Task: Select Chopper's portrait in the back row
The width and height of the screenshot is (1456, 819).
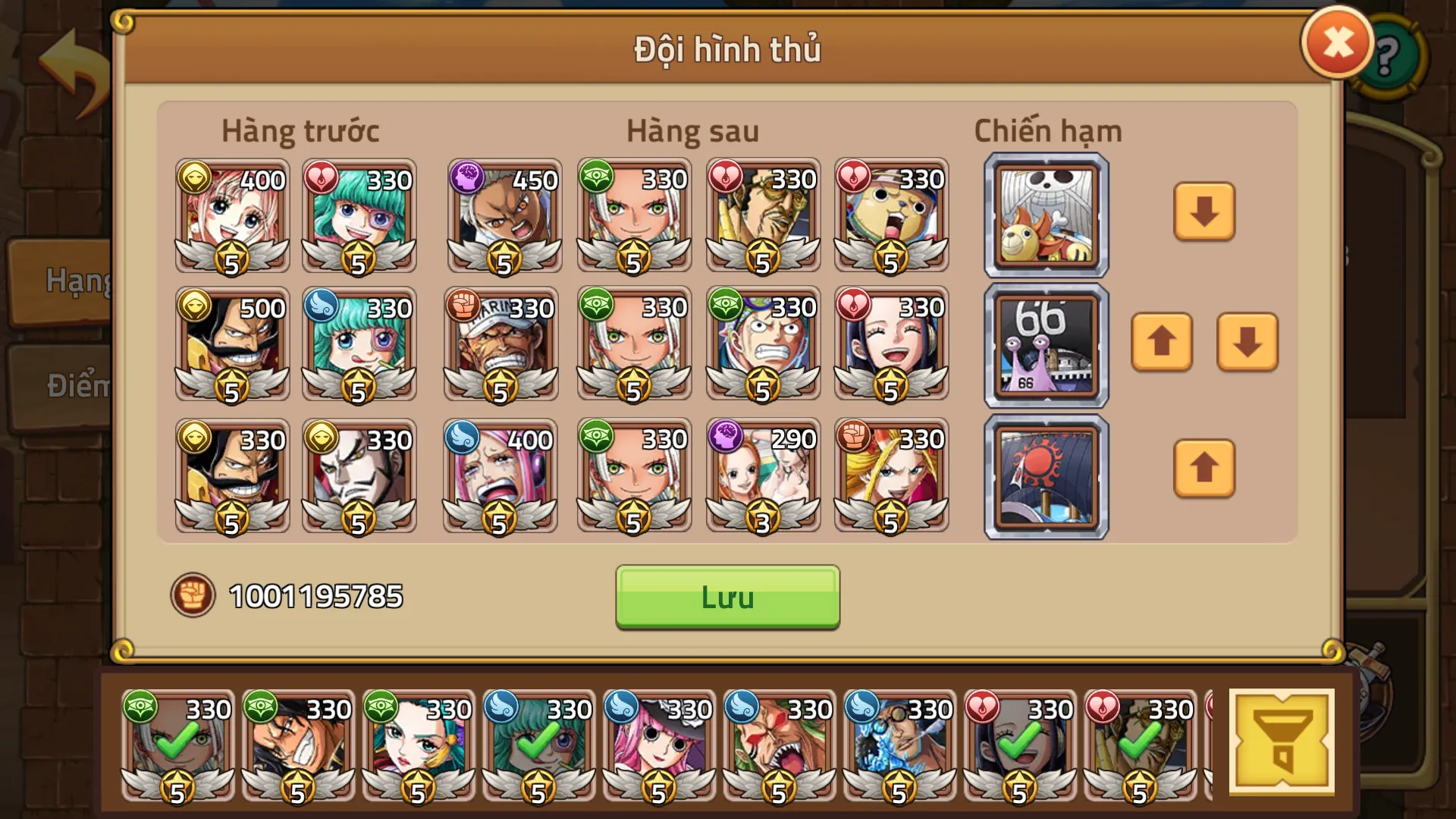Action: click(891, 216)
